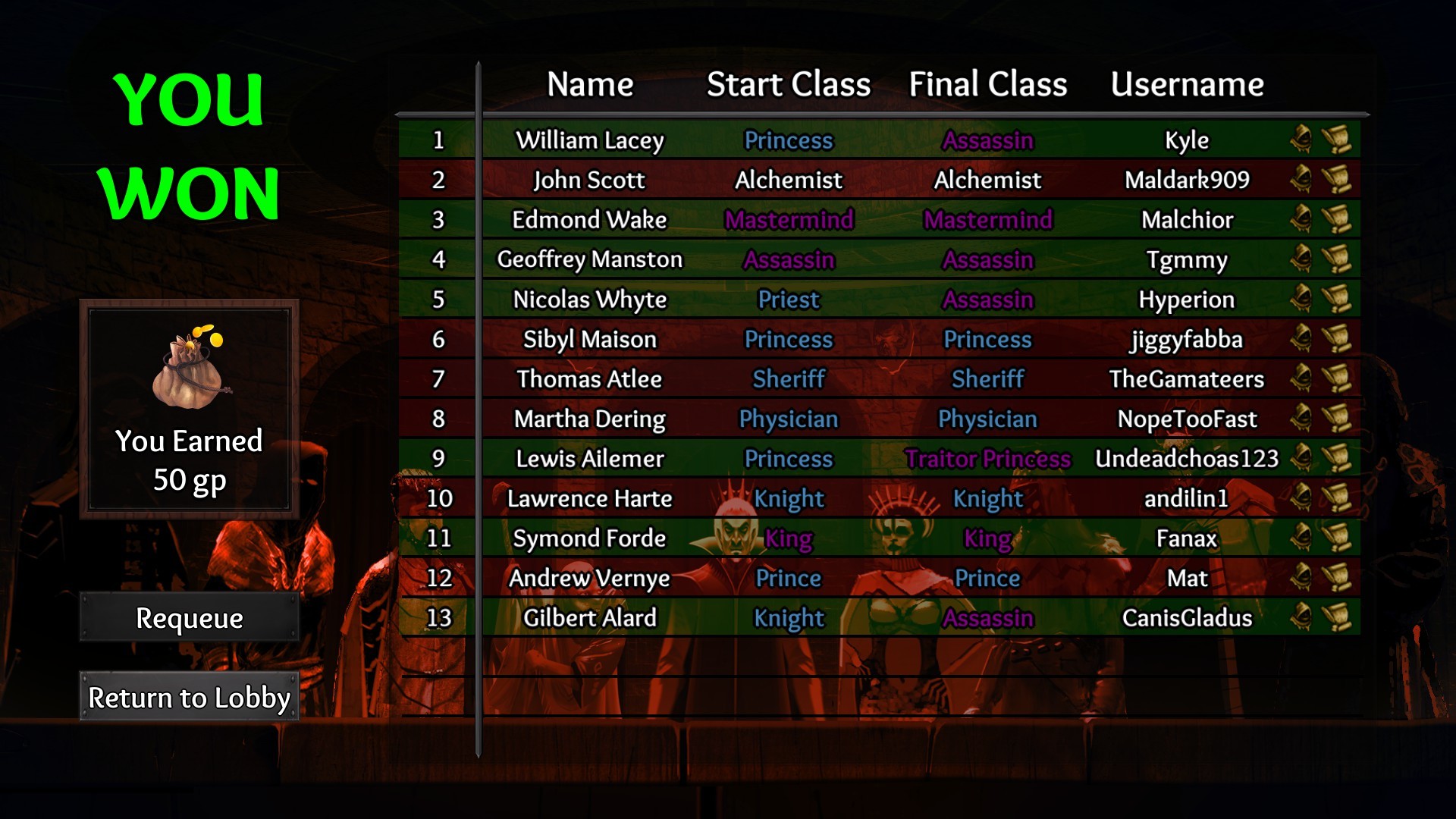Choose the hood icon for andilin1

[x=1301, y=498]
